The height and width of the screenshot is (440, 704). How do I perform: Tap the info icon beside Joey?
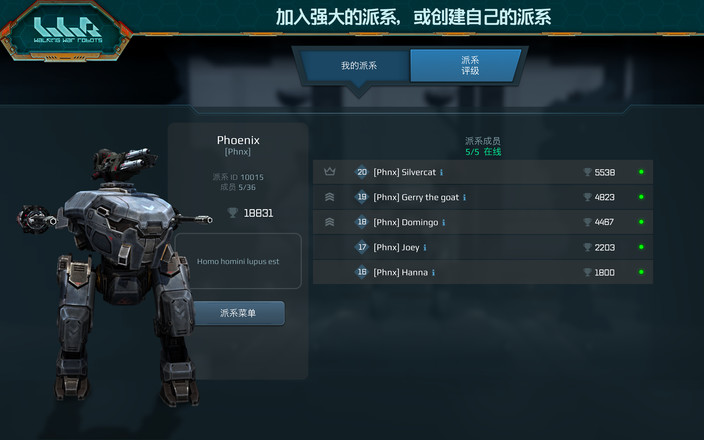click(x=425, y=248)
